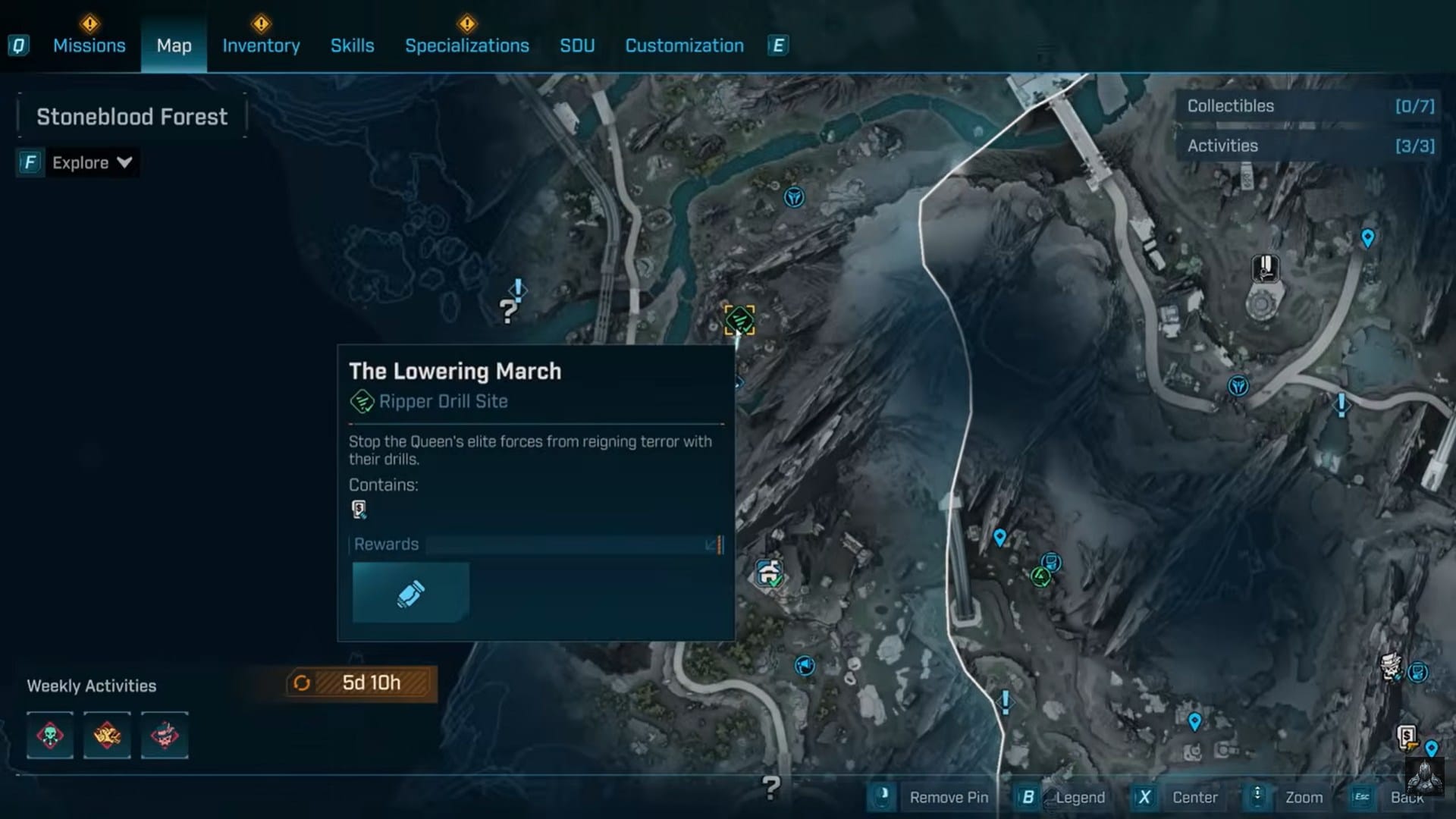
Task: Go to the Specializations tab
Action: click(466, 45)
